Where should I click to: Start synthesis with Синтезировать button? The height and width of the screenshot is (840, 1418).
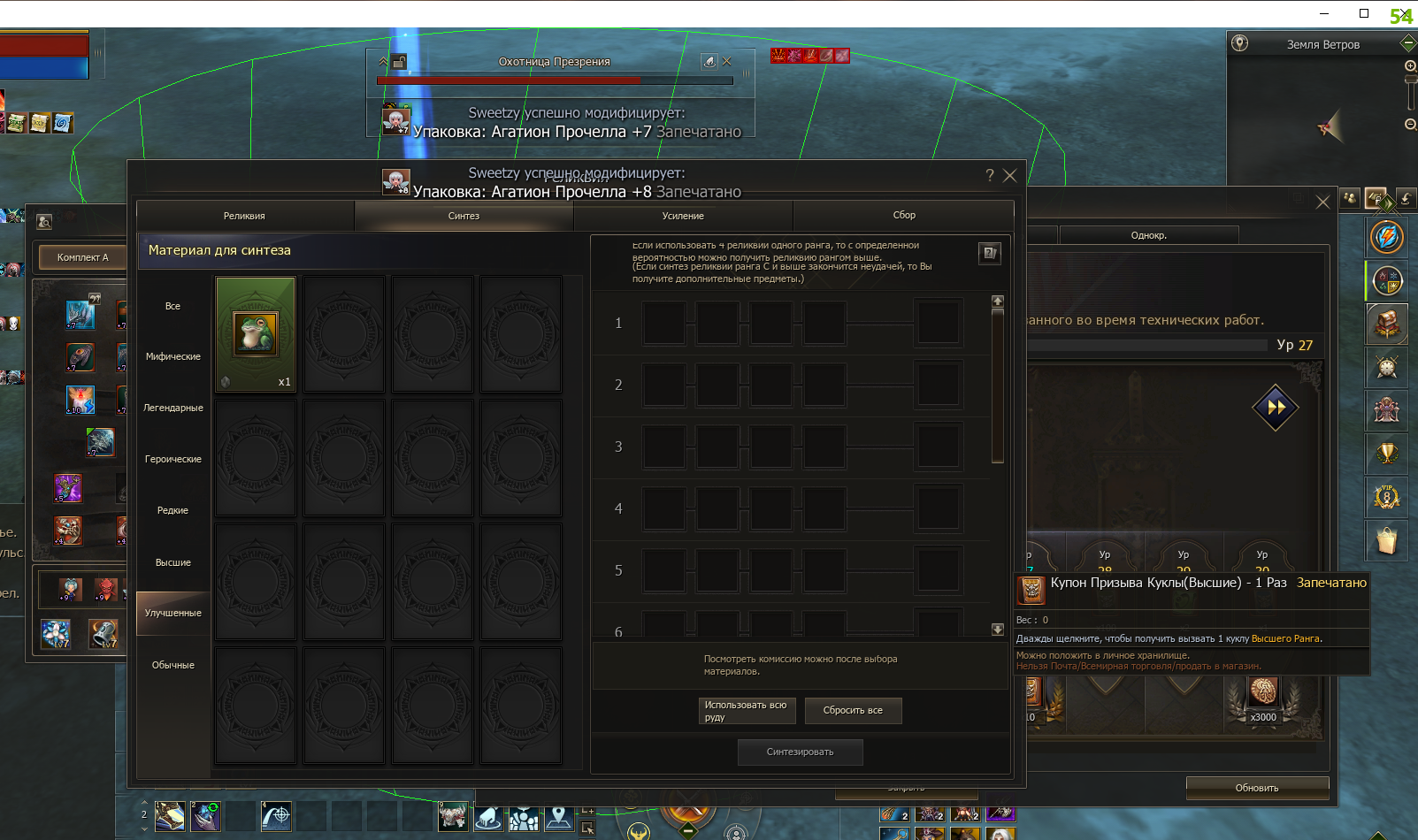click(x=800, y=752)
